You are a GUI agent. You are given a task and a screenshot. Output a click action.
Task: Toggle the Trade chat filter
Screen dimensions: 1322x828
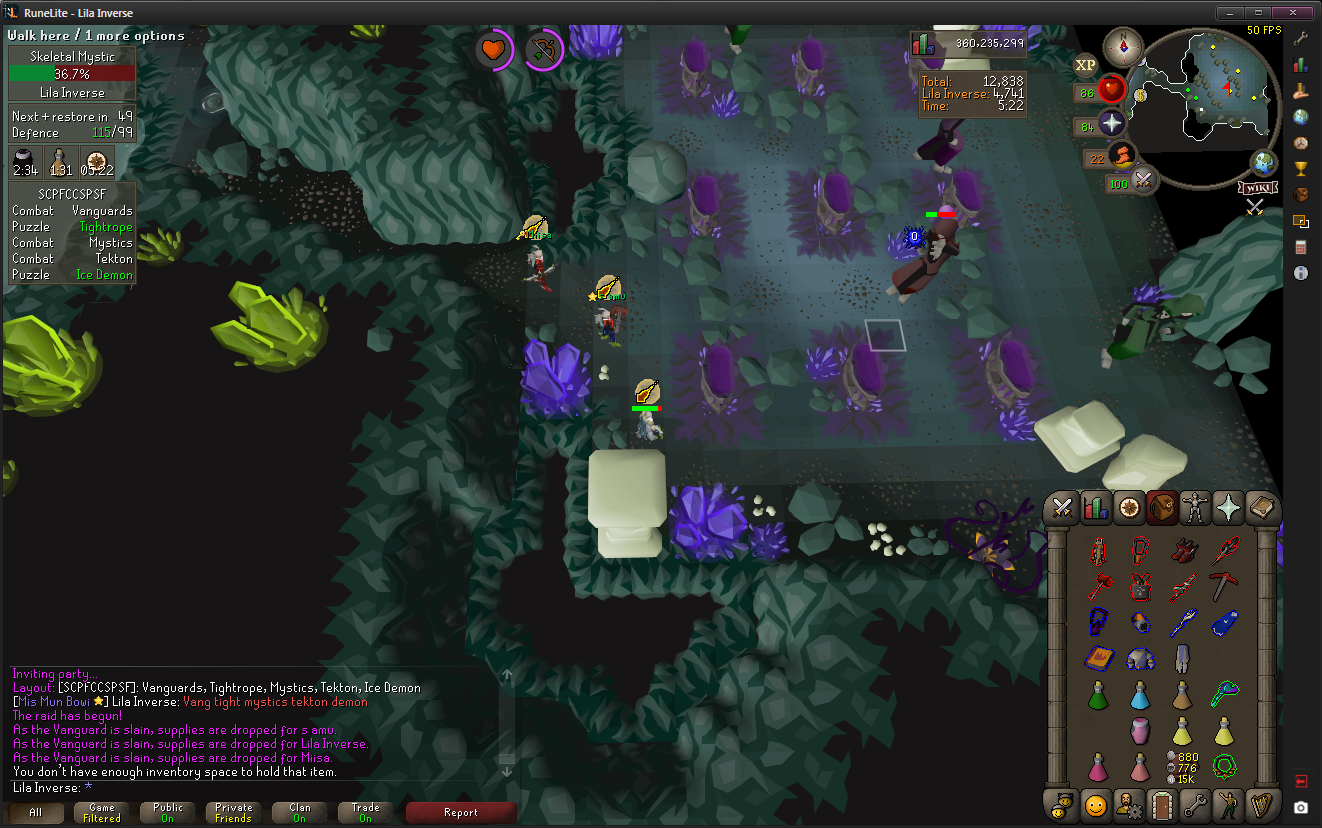coord(365,812)
